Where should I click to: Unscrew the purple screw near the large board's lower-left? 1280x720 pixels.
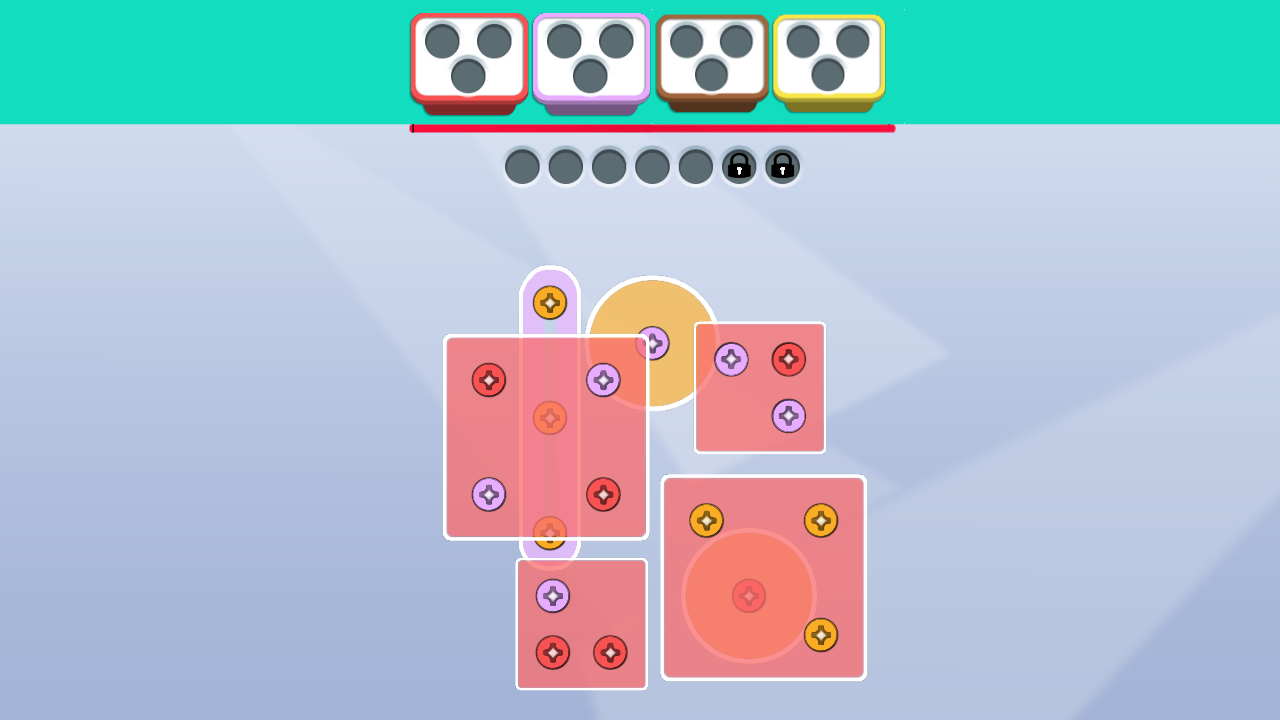pyautogui.click(x=488, y=494)
